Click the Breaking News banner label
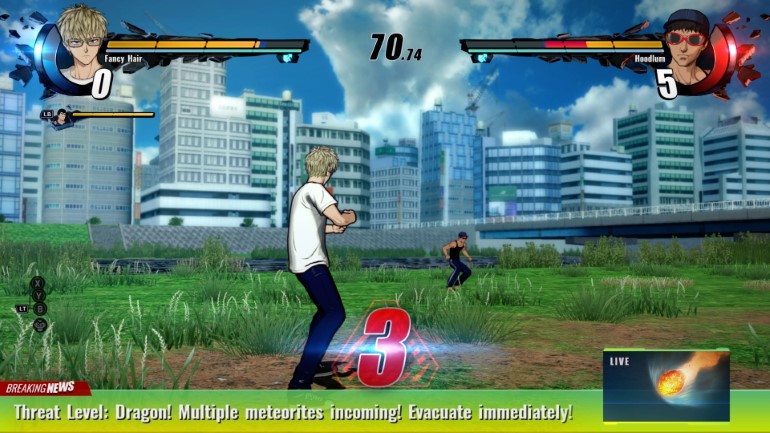The height and width of the screenshot is (433, 770). coord(42,388)
